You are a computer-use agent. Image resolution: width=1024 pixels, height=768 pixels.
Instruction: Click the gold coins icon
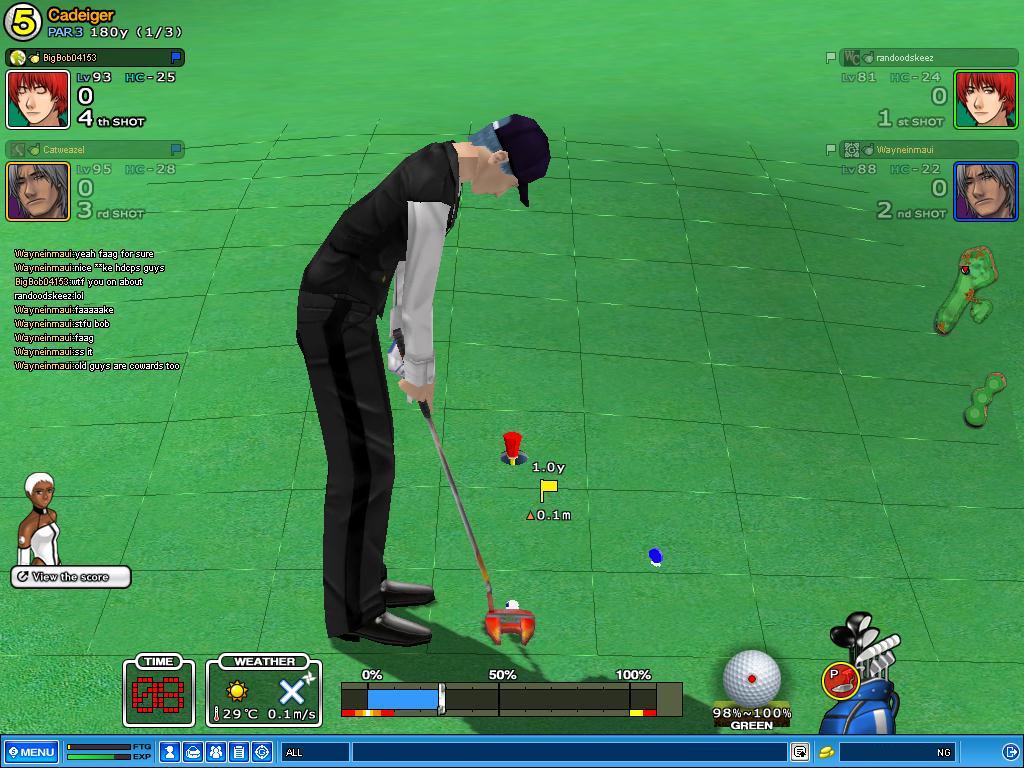pos(827,752)
